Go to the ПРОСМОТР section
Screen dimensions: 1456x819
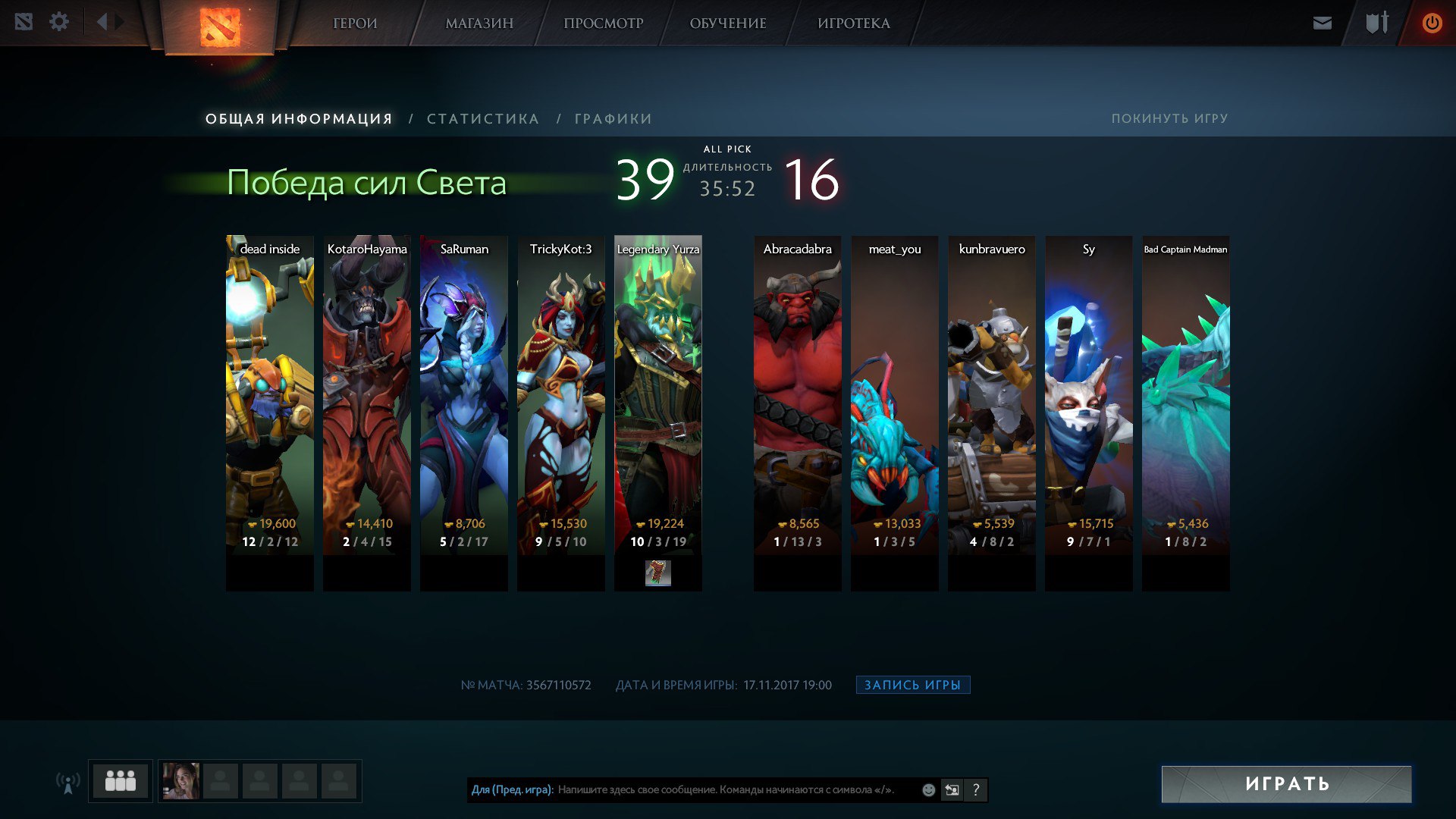tap(603, 24)
